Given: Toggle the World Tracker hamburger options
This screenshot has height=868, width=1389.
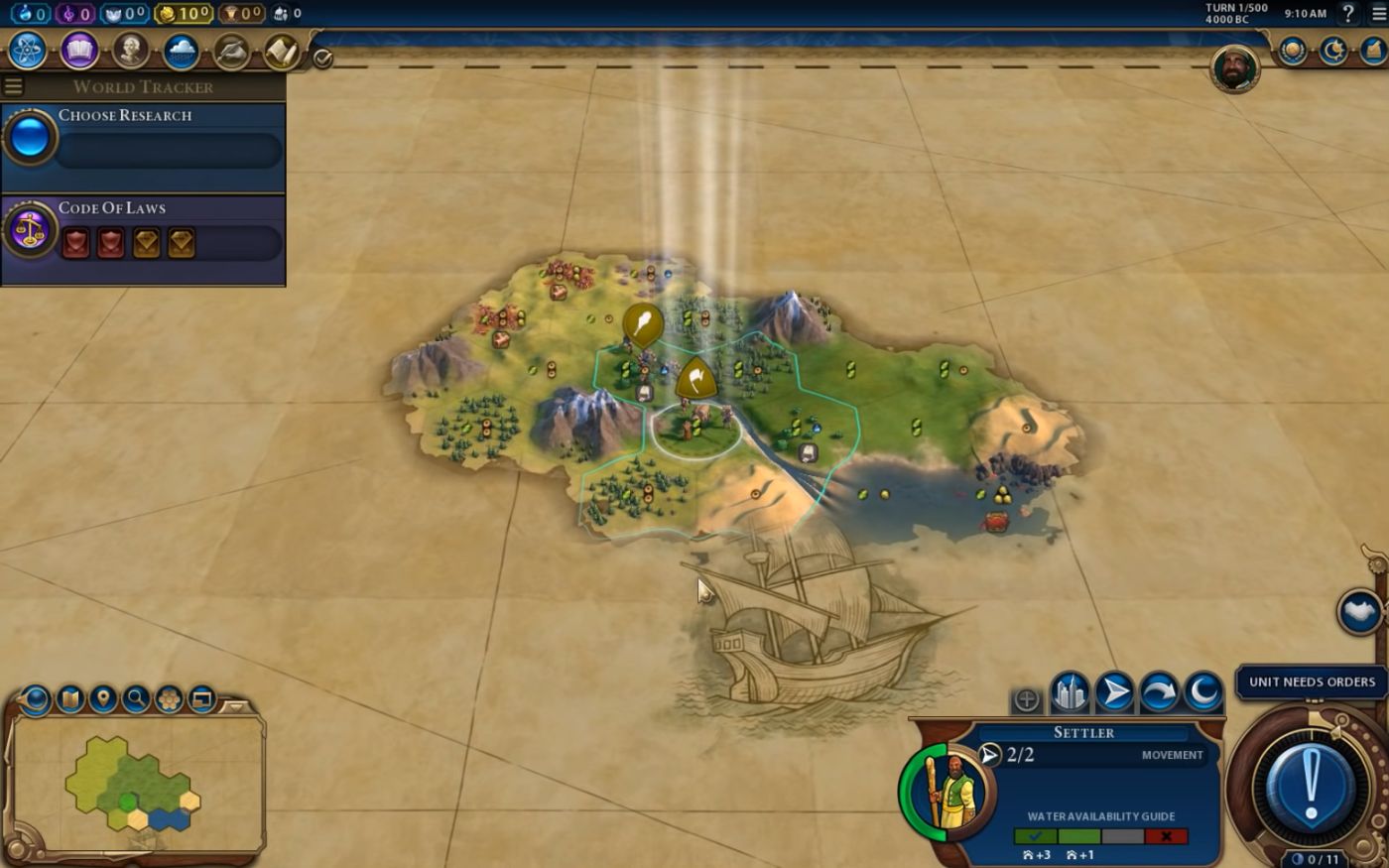Looking at the screenshot, I should (14, 86).
